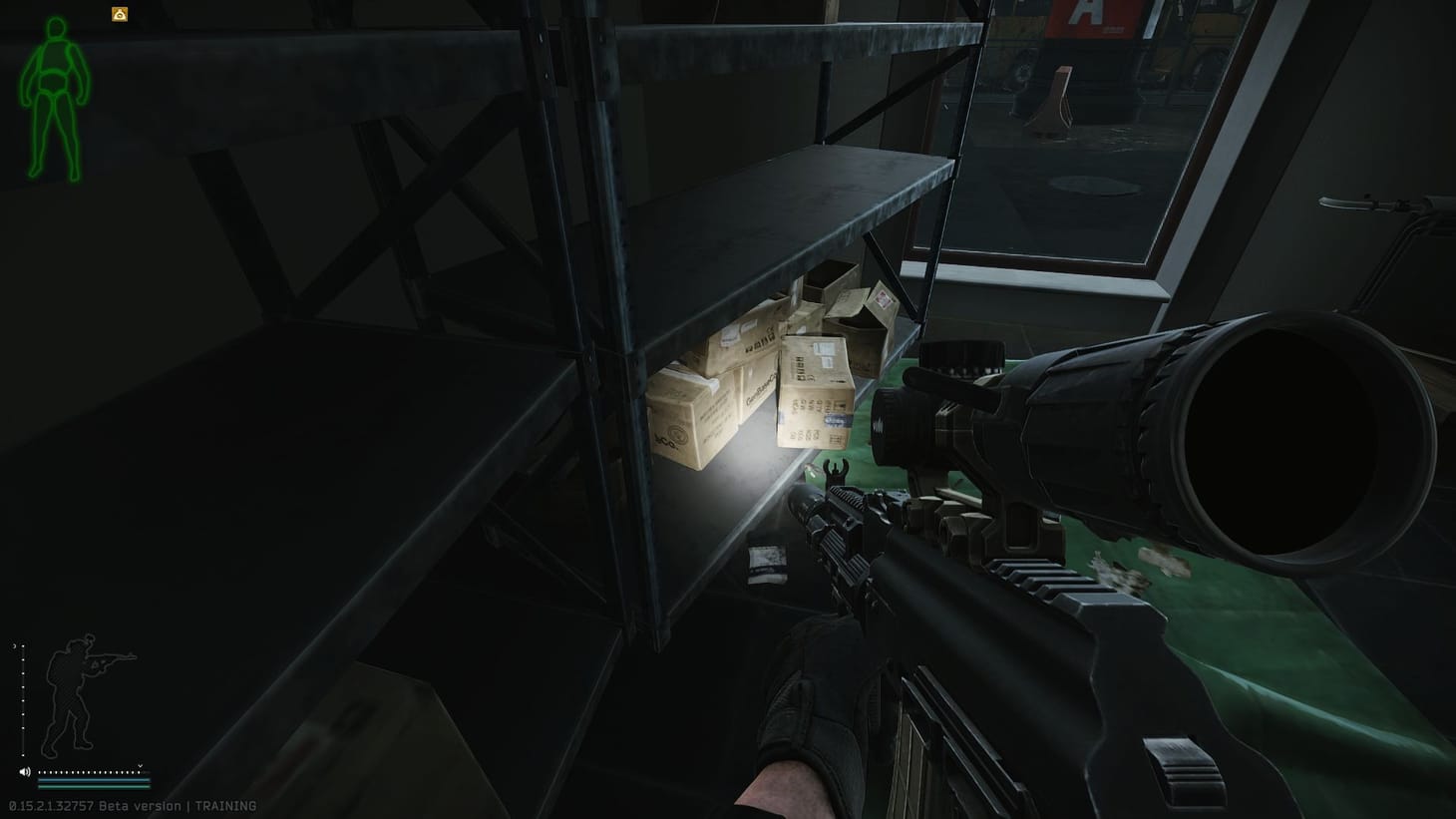Toggle the green hydration bar
The width and height of the screenshot is (1456, 819).
pos(93,787)
